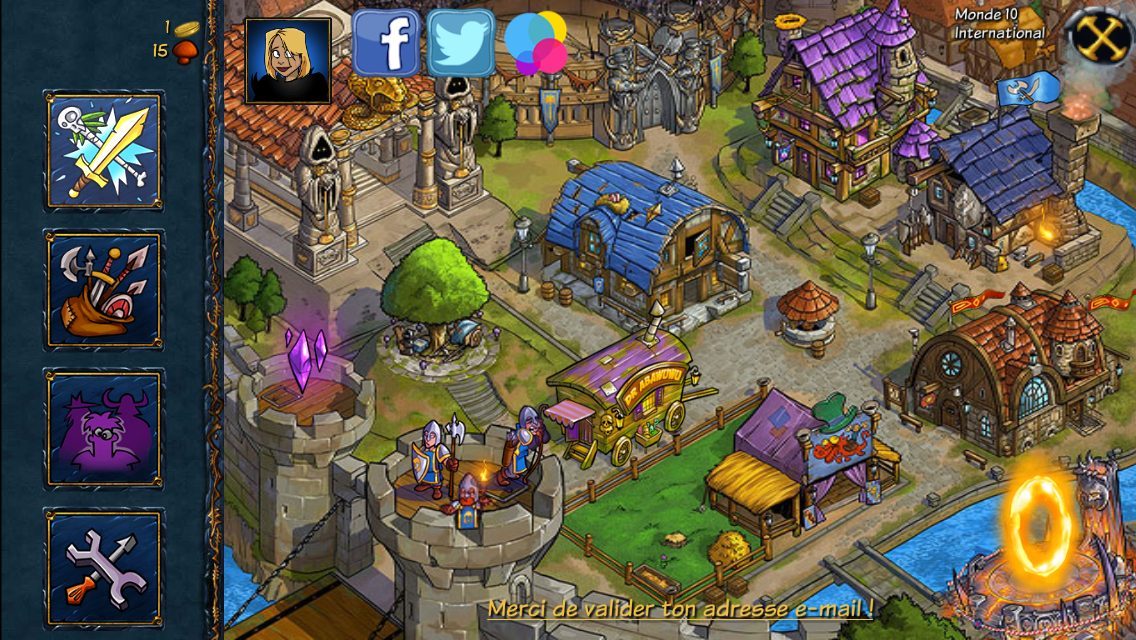Open the Twitter bird button
Image resolution: width=1136 pixels, height=640 pixels.
461,44
